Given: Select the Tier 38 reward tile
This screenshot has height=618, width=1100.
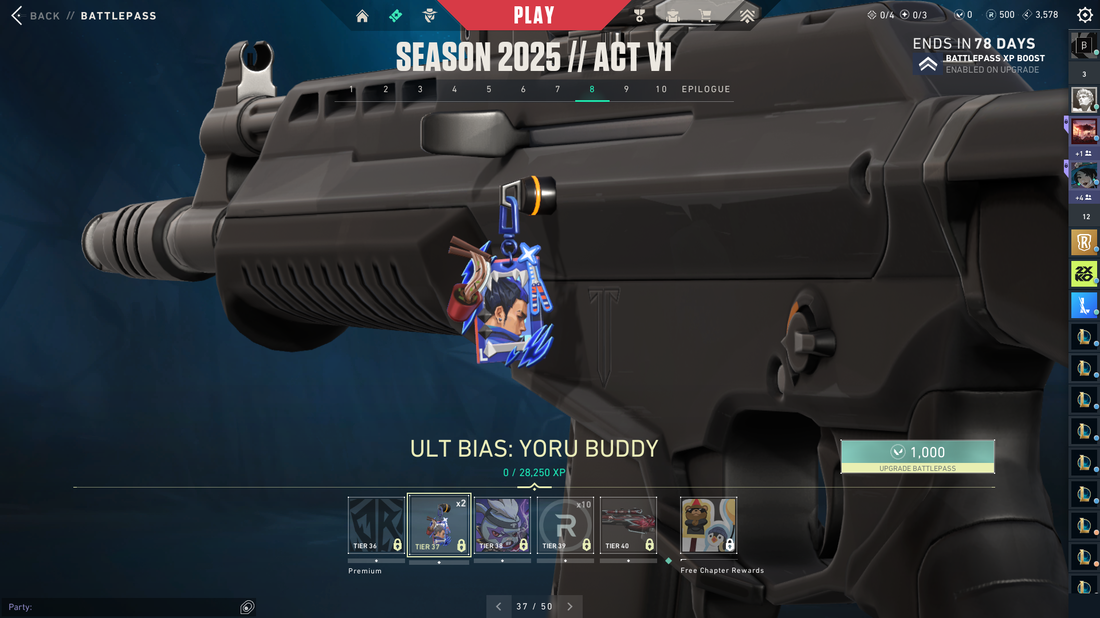Looking at the screenshot, I should tap(502, 525).
